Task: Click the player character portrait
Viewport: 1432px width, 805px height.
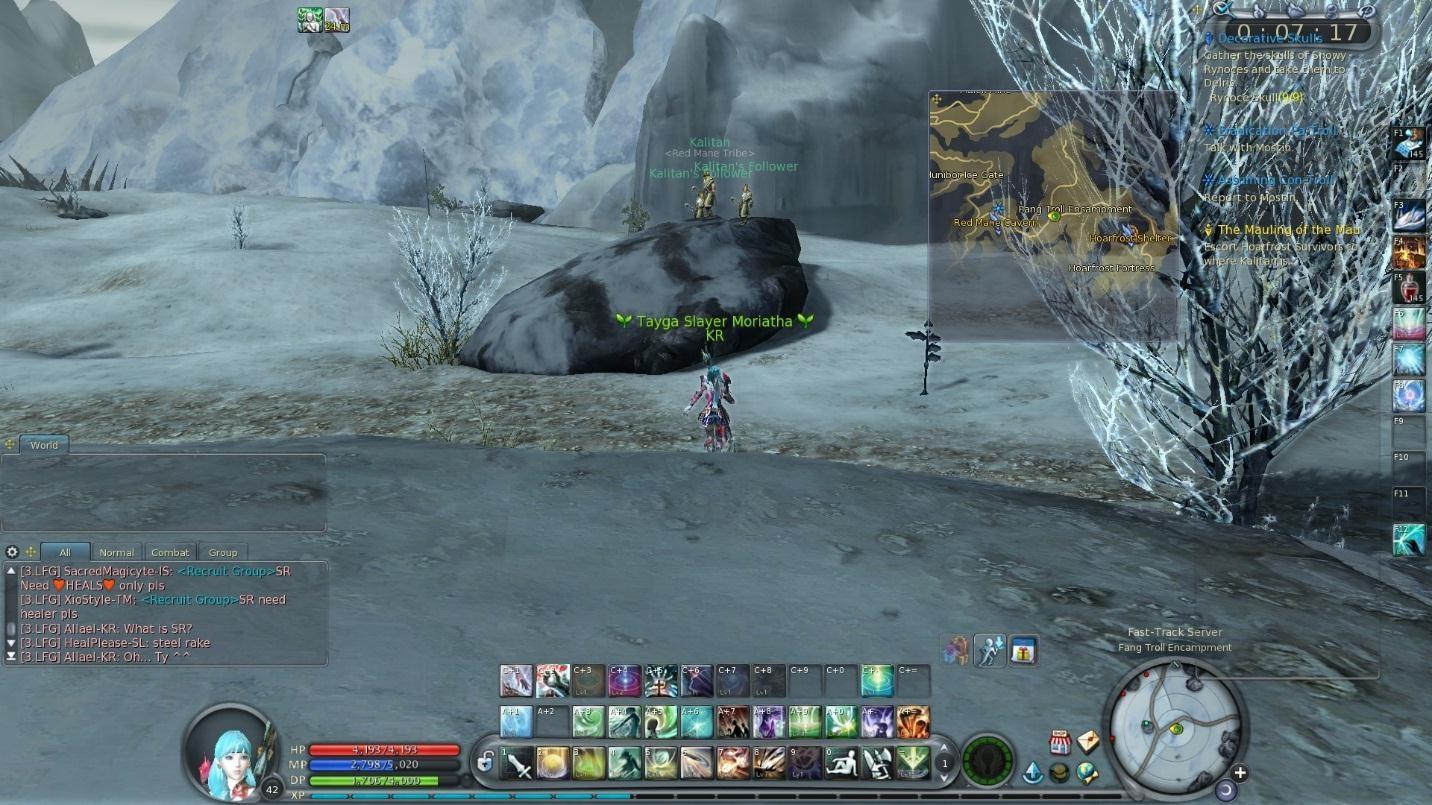Action: (x=229, y=751)
